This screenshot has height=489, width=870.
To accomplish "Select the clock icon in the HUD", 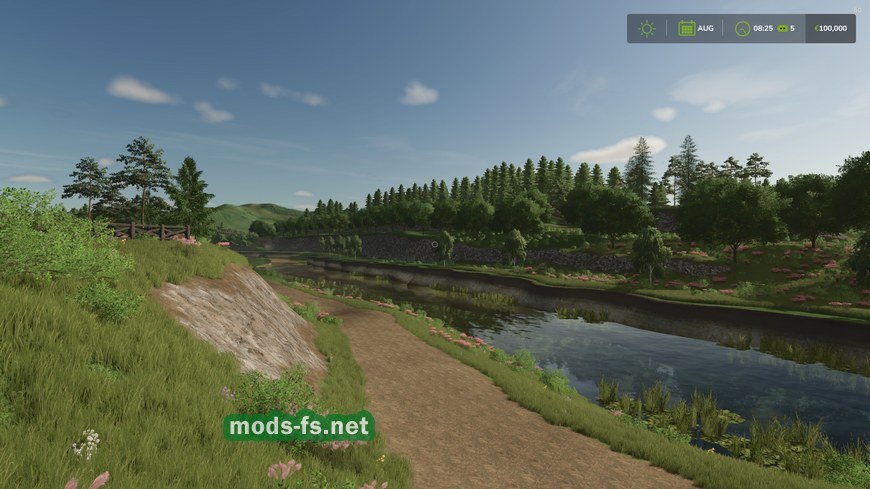I will point(742,28).
